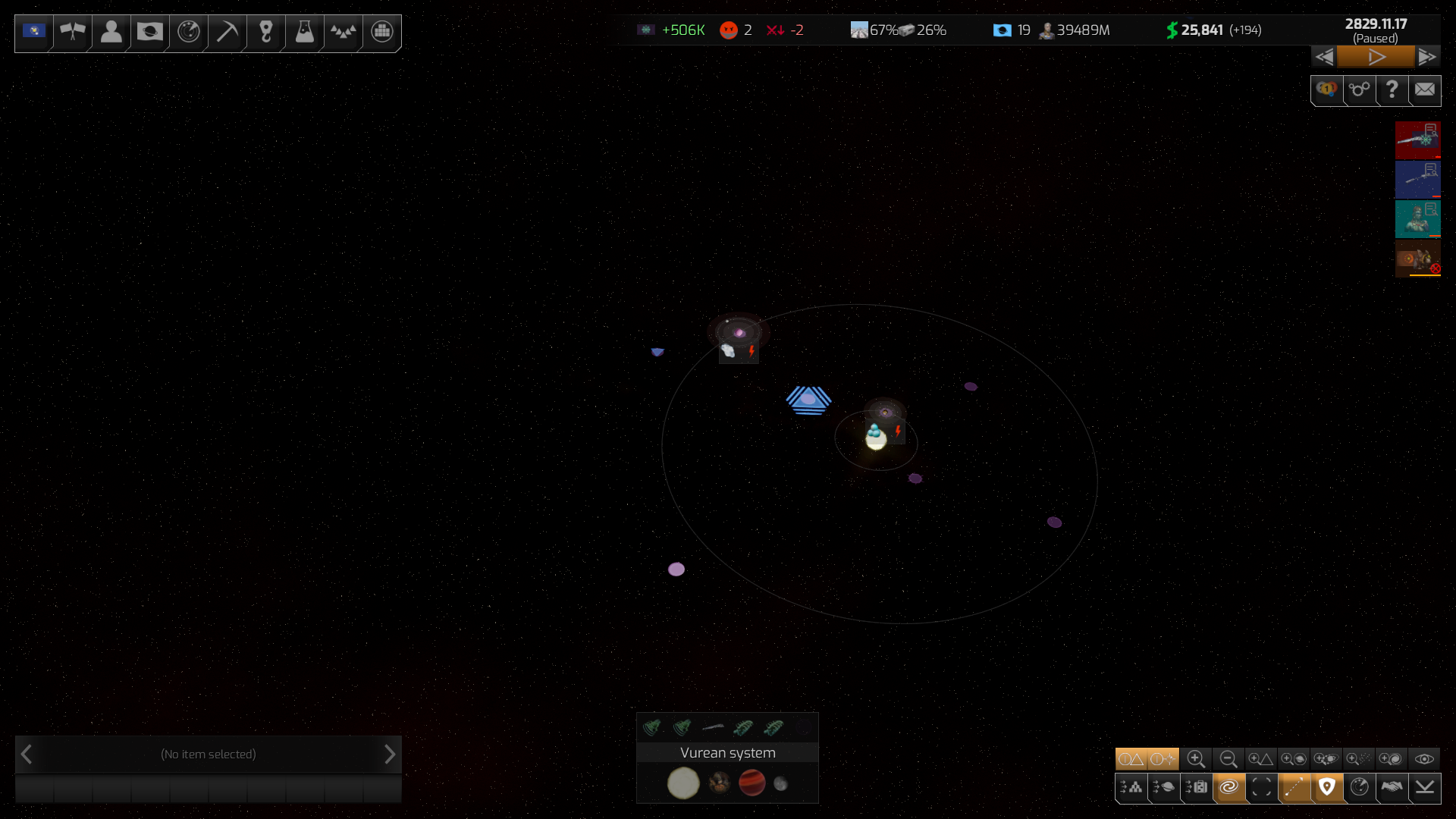The width and height of the screenshot is (1456, 819).
Task: Open the ships and bases triangles screen
Action: (344, 32)
